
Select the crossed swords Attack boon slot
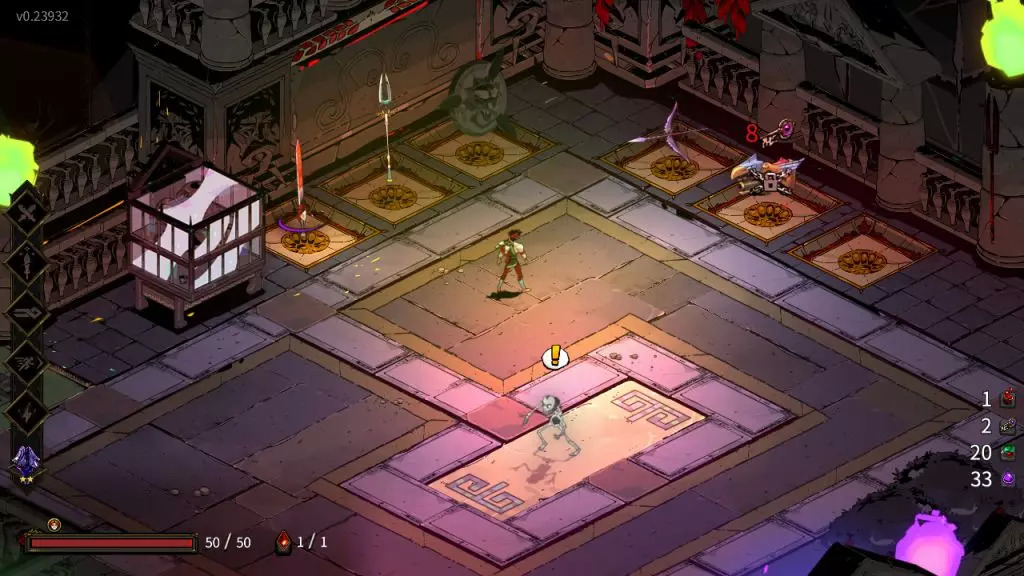[26, 212]
